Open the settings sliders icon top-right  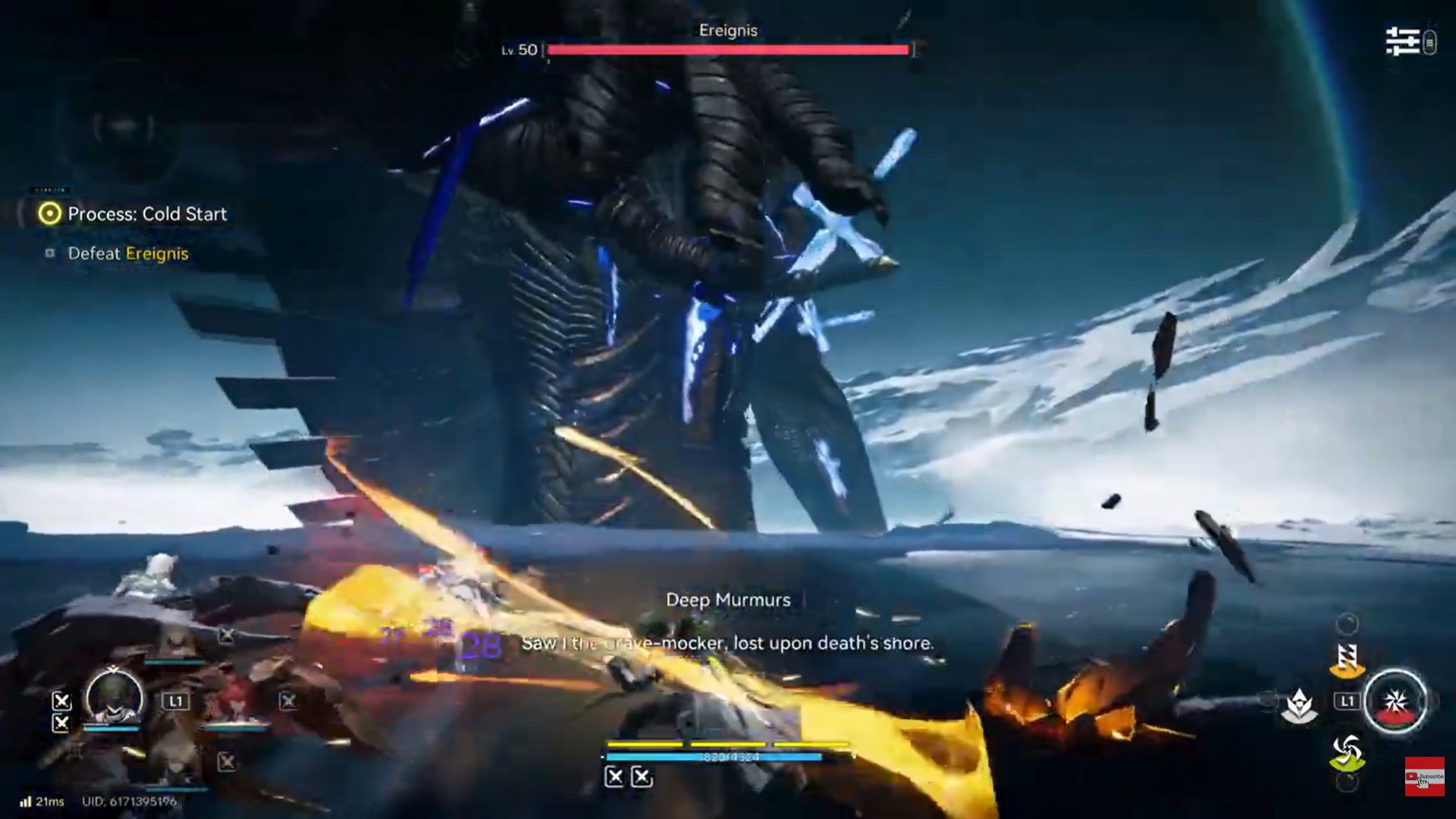click(x=1401, y=42)
